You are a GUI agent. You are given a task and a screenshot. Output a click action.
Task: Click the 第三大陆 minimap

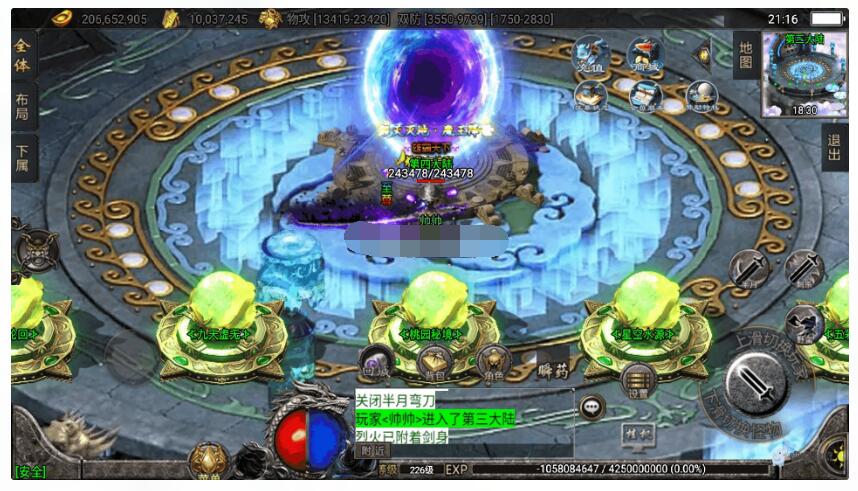(x=803, y=73)
